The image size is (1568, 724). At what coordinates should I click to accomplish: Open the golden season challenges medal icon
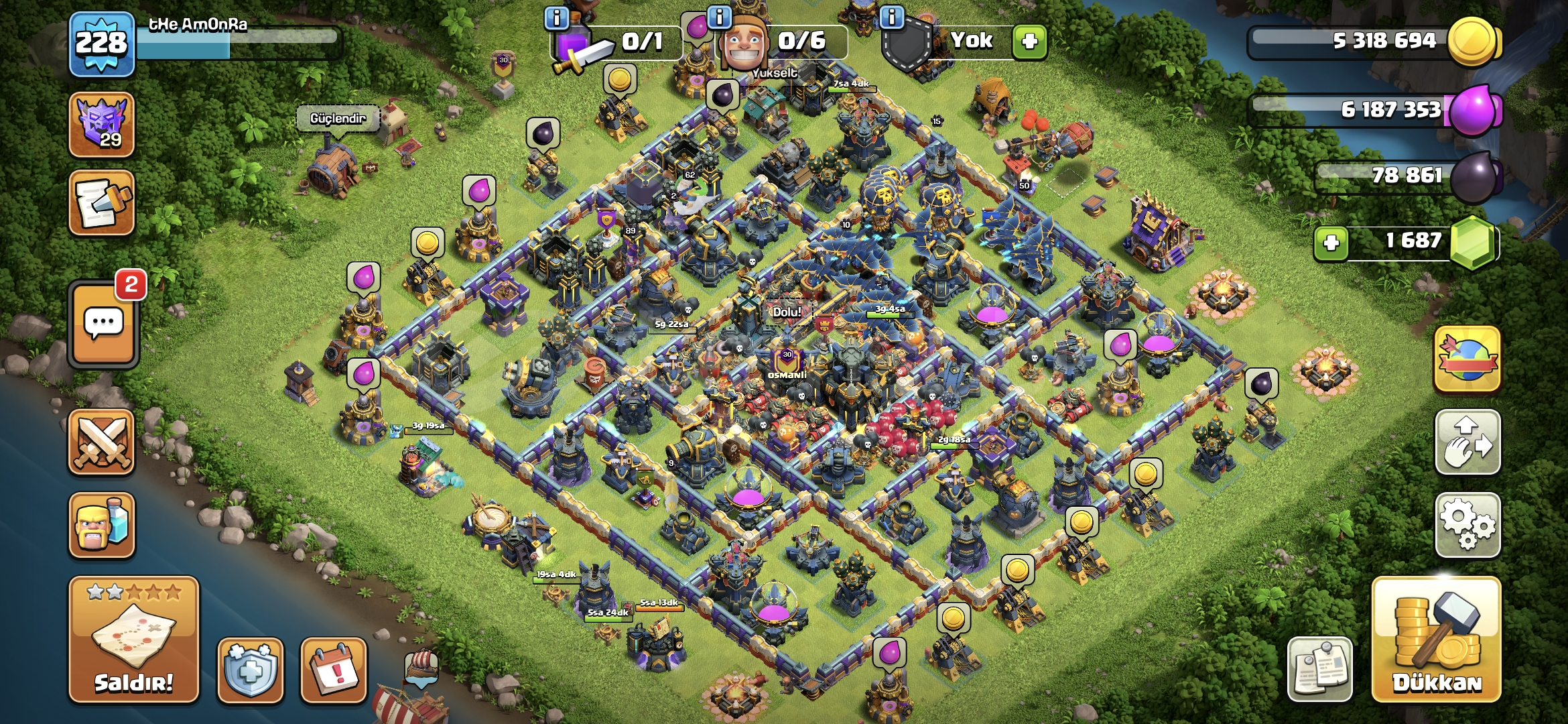click(x=1468, y=359)
